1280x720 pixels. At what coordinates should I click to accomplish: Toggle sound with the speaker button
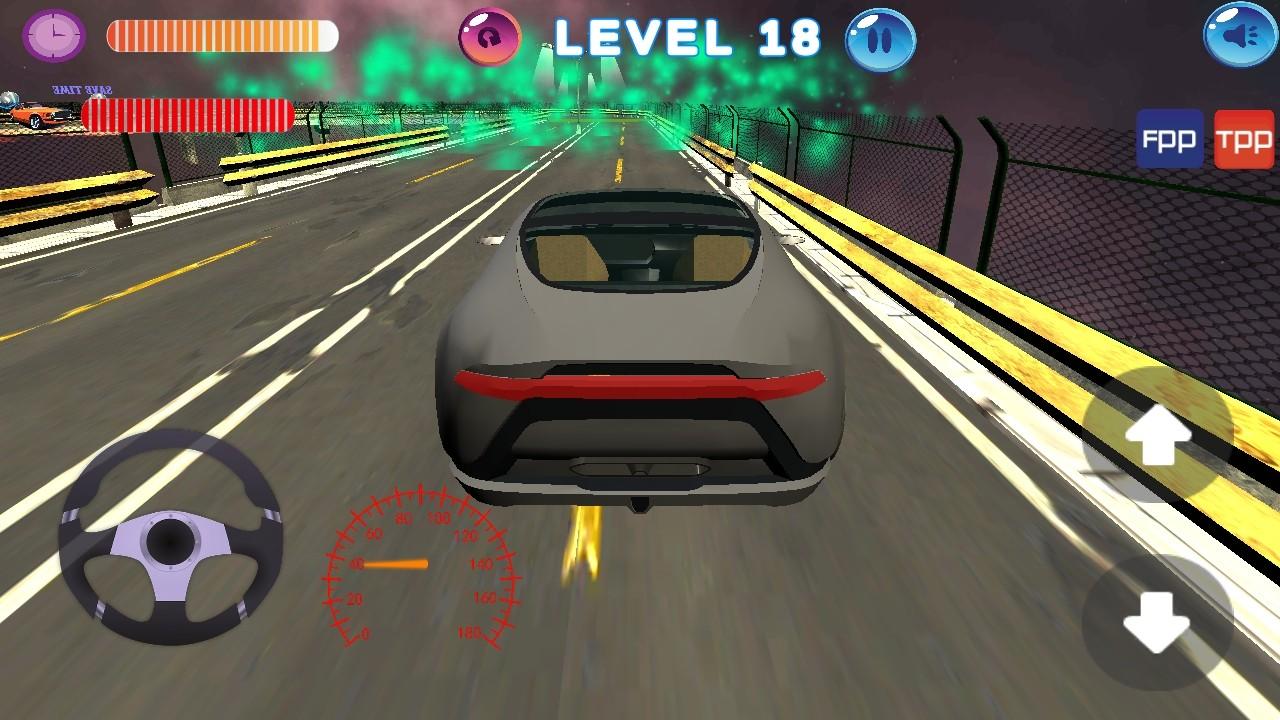coord(1241,36)
